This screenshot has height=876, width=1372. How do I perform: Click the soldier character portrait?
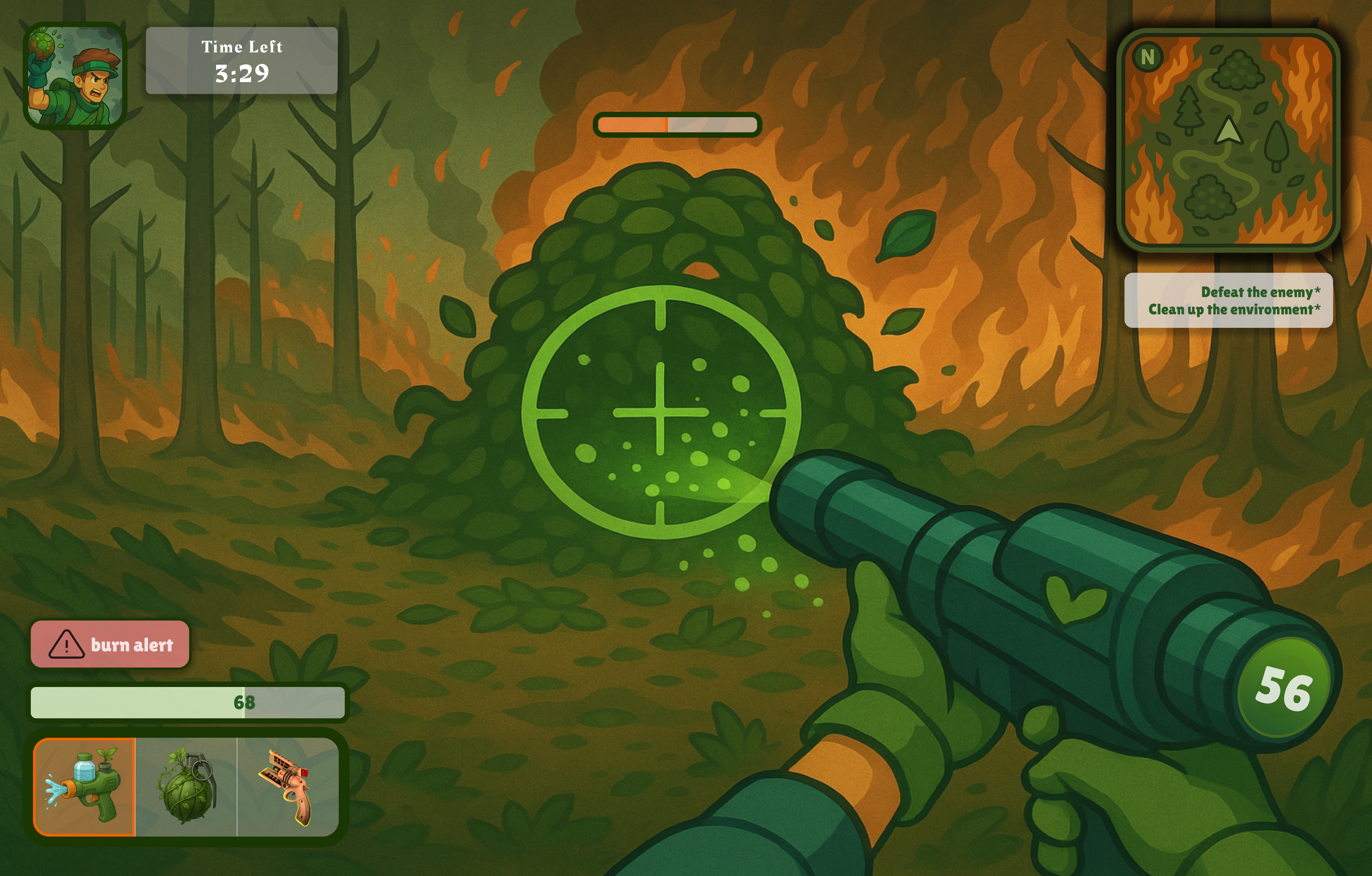[x=75, y=76]
